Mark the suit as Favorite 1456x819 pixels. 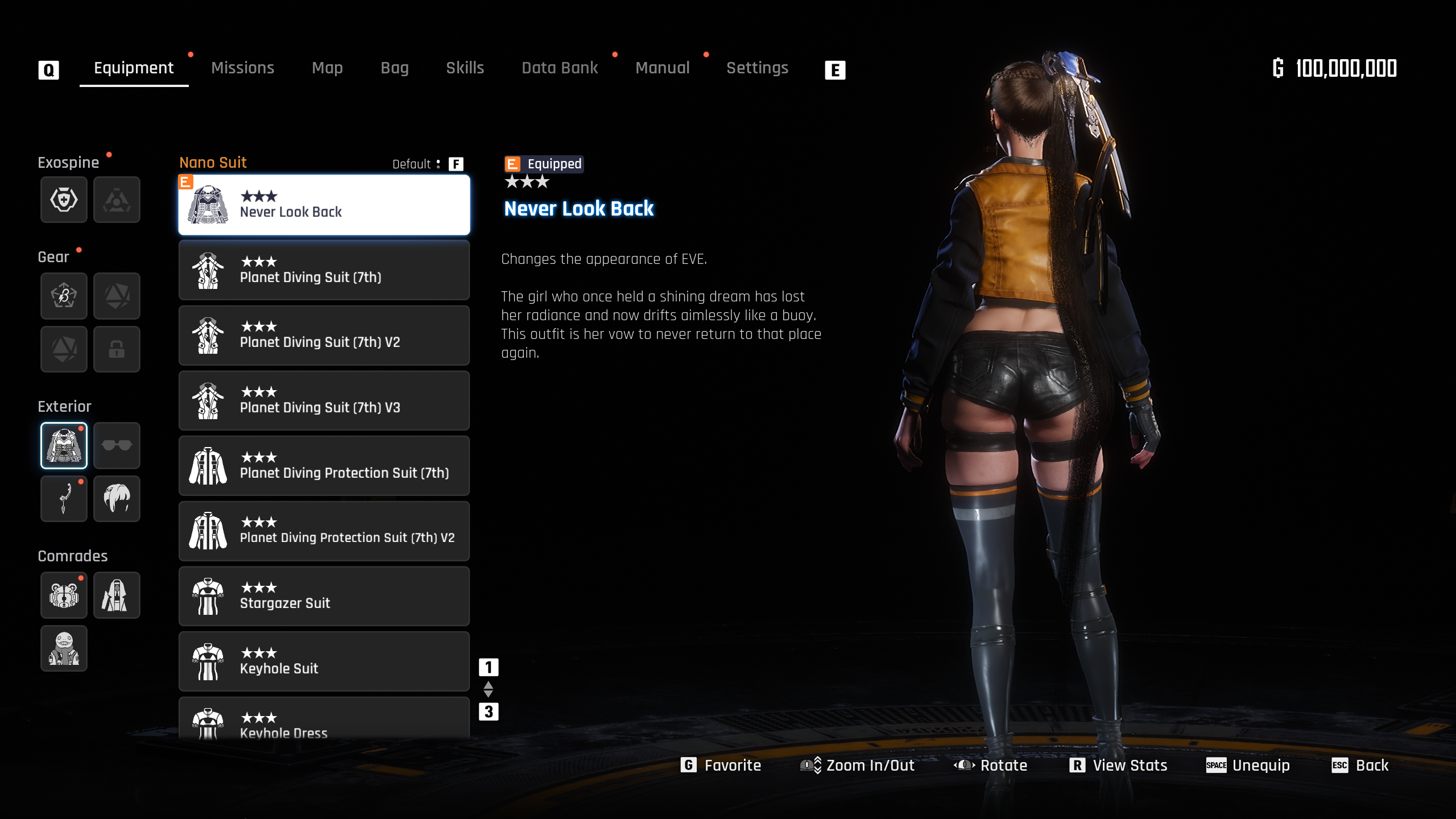[x=721, y=766]
